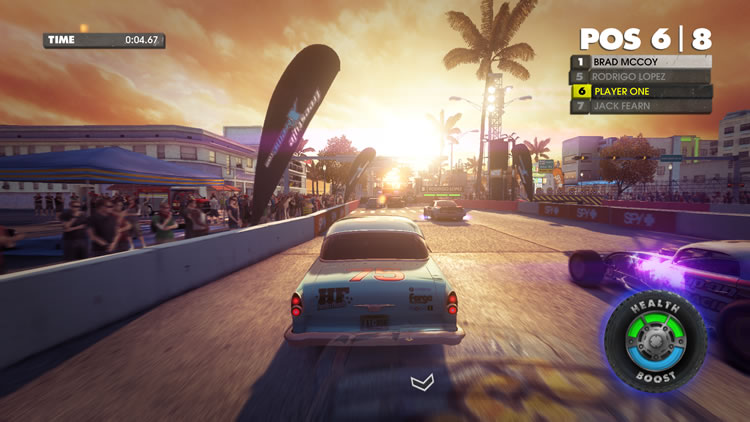The width and height of the screenshot is (750, 422).
Task: Select Brad McCoy in the standings list
Action: point(641,61)
